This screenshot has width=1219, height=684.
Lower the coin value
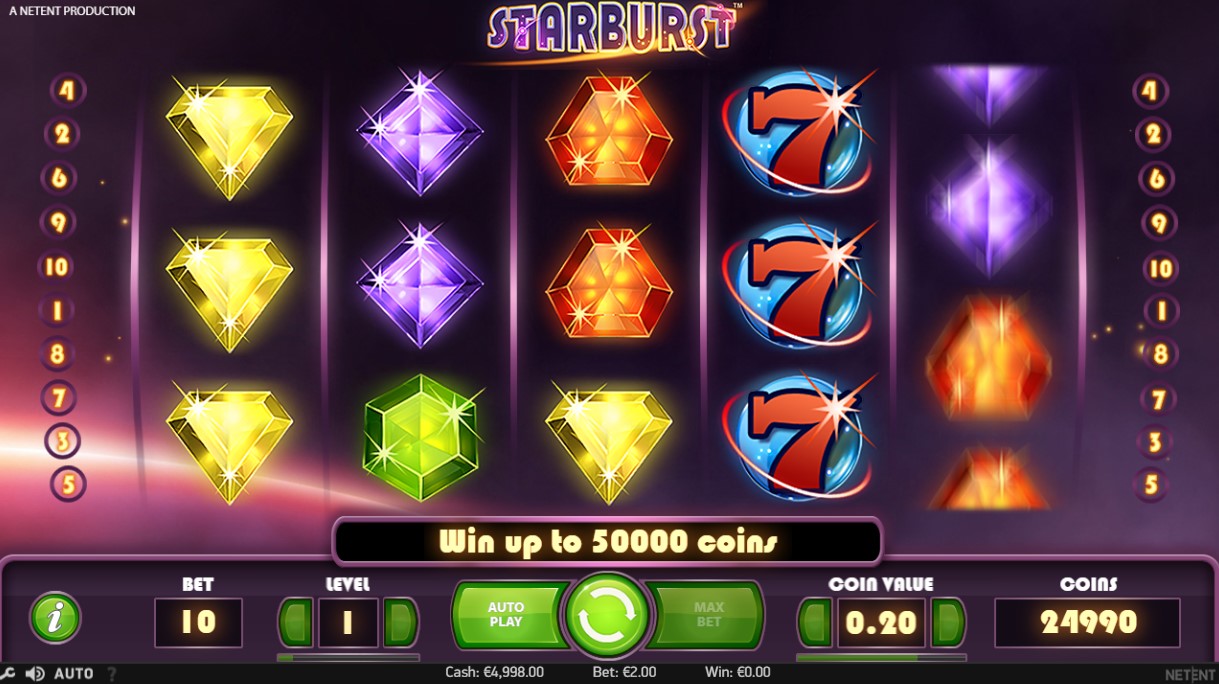pyautogui.click(x=816, y=623)
